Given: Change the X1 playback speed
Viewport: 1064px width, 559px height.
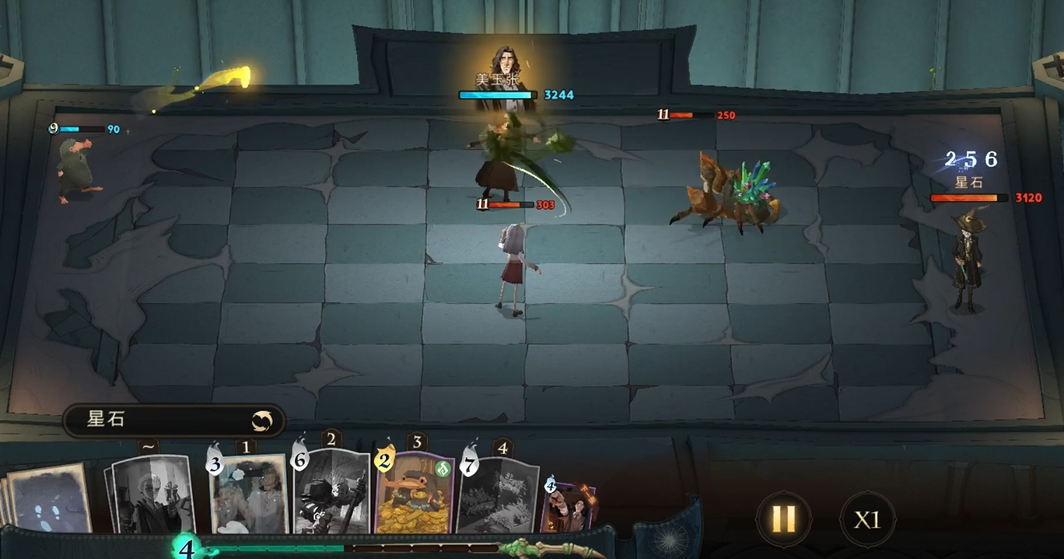Looking at the screenshot, I should pos(866,519).
